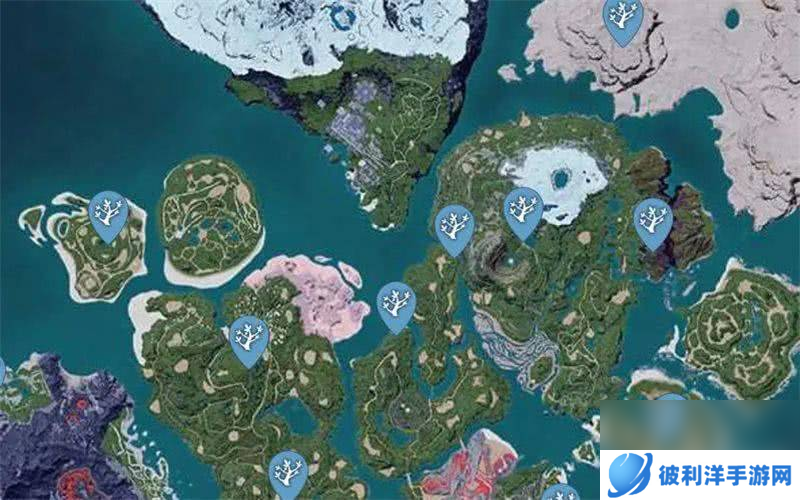Select the tree marker beside the frozen lake

[x=522, y=209]
